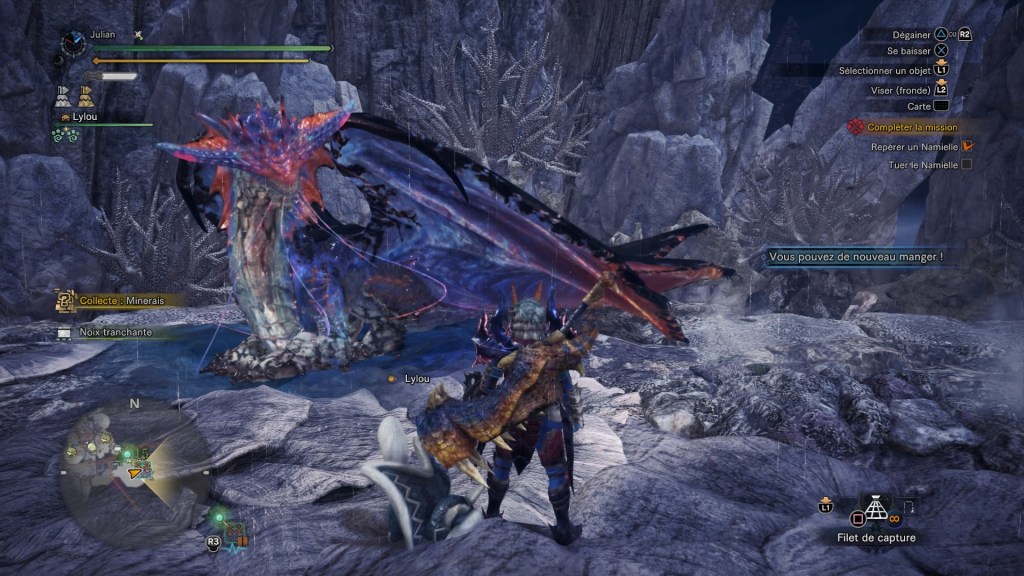The height and width of the screenshot is (576, 1024).
Task: Click the Collecte : Minerais notification
Action: pos(116,300)
